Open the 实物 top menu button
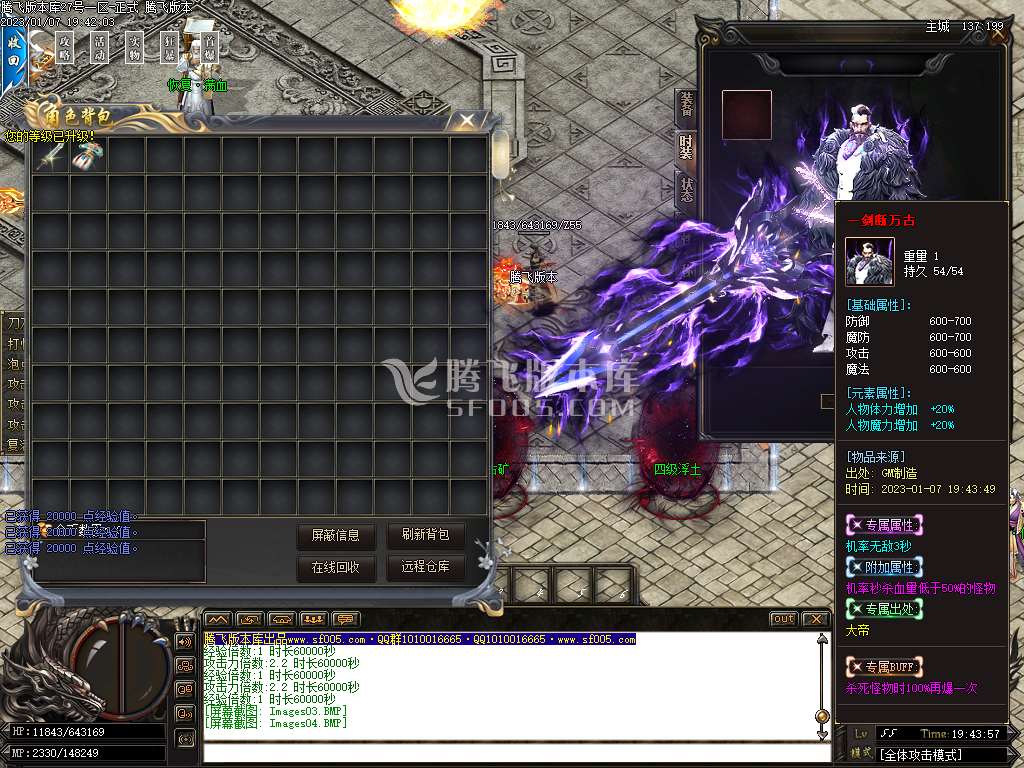This screenshot has width=1024, height=768. click(135, 46)
